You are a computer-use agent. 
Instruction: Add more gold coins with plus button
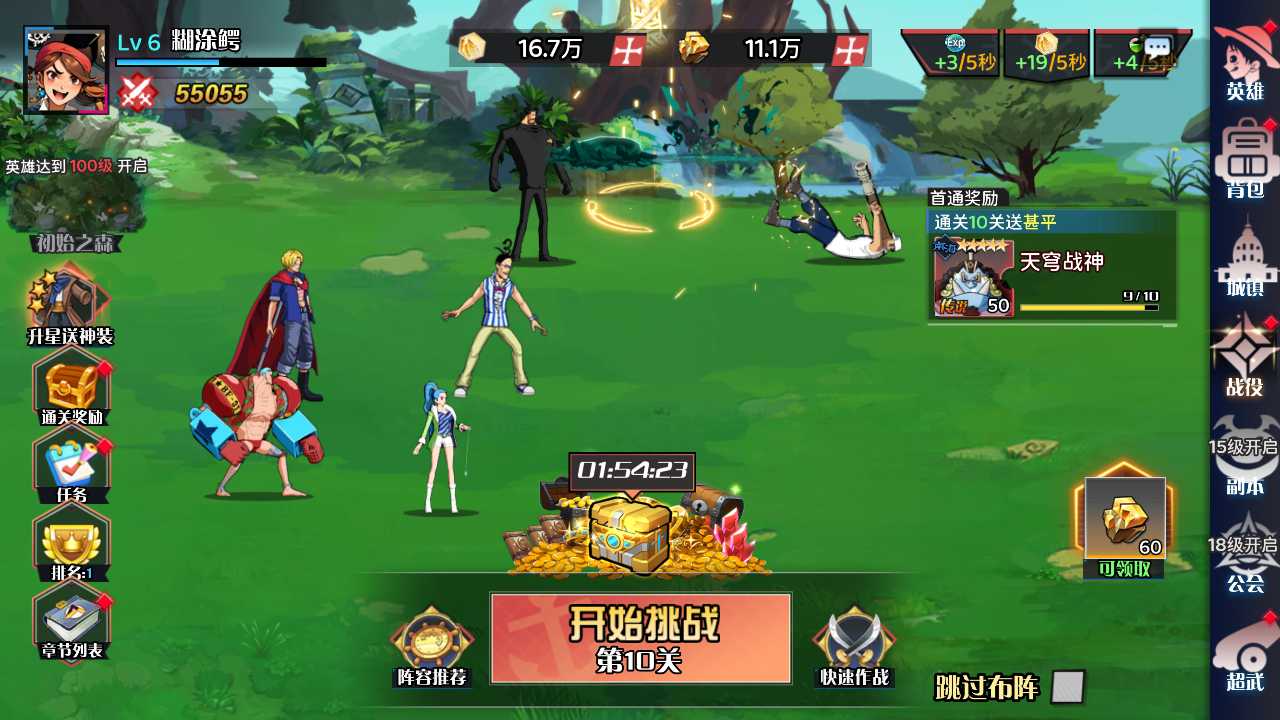click(627, 49)
